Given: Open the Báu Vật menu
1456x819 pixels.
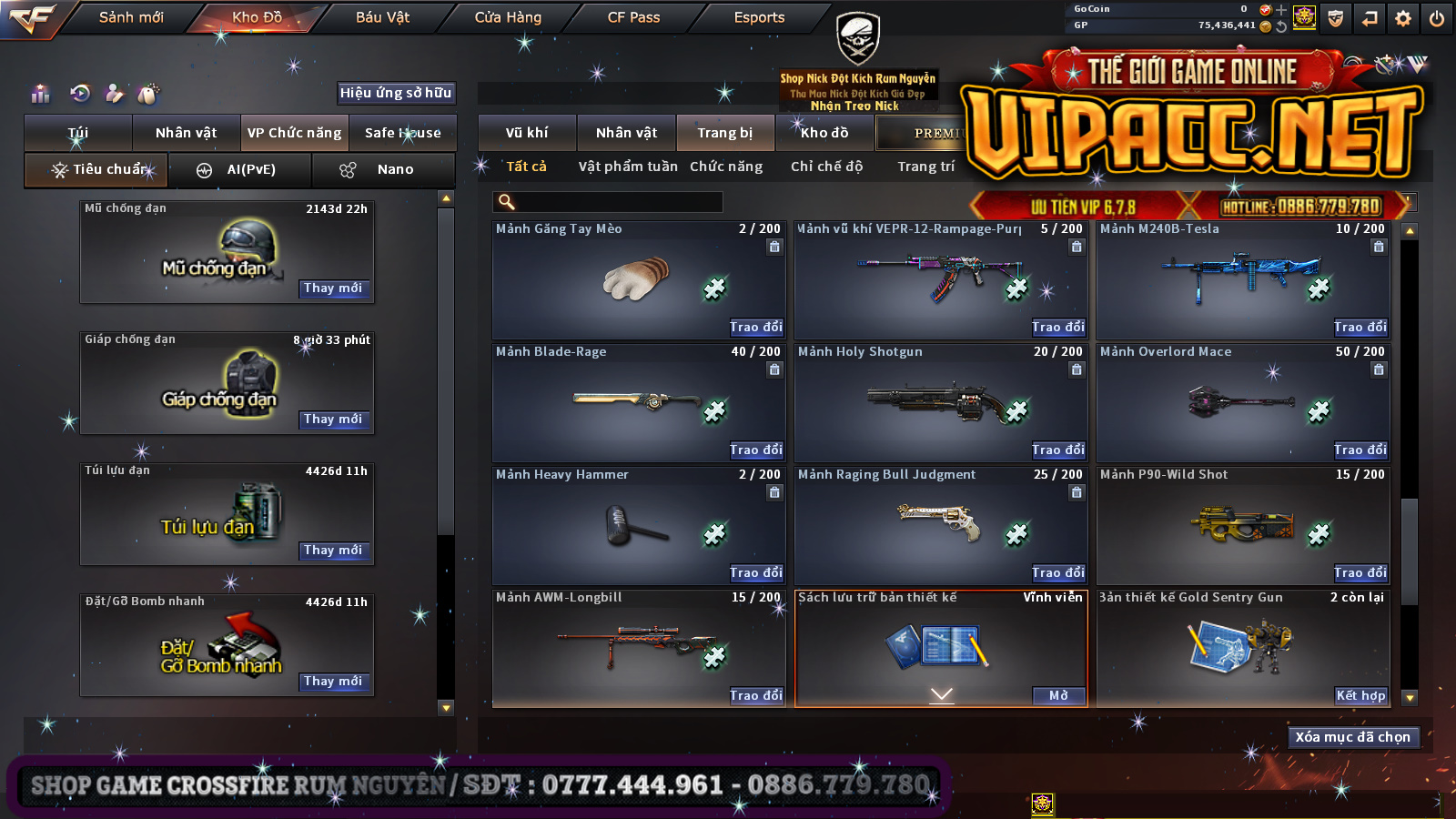Looking at the screenshot, I should tap(382, 17).
